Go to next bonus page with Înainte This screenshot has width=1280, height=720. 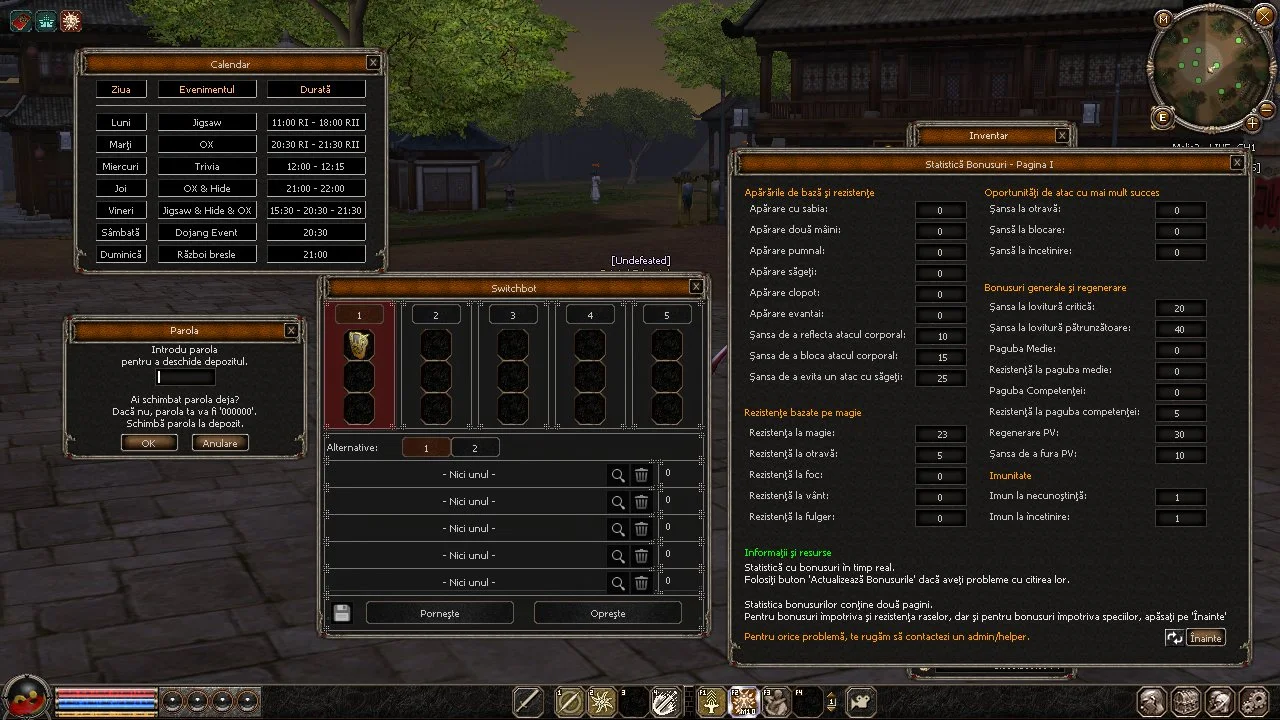1206,638
